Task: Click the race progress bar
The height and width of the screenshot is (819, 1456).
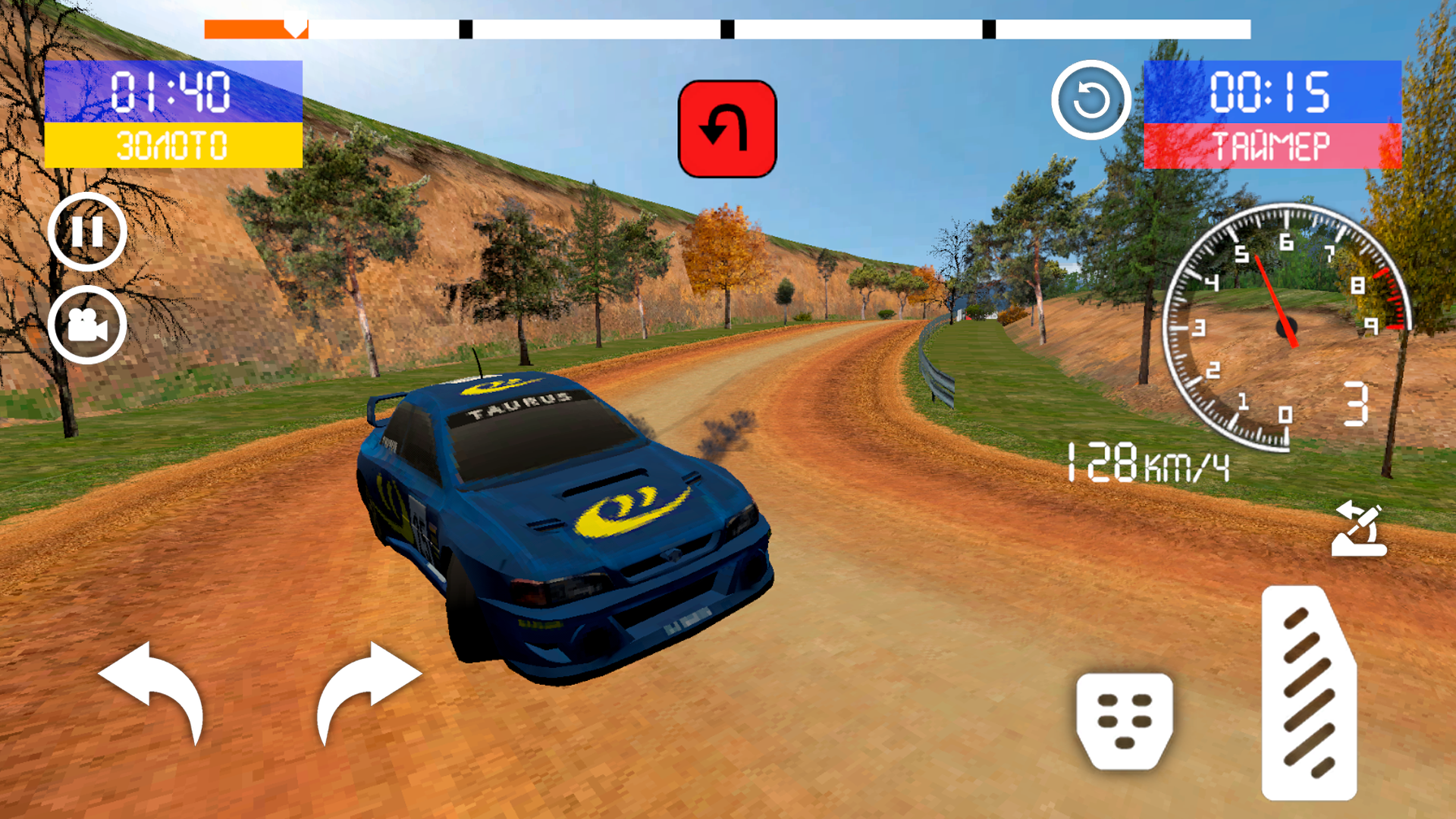Action: coord(728,30)
